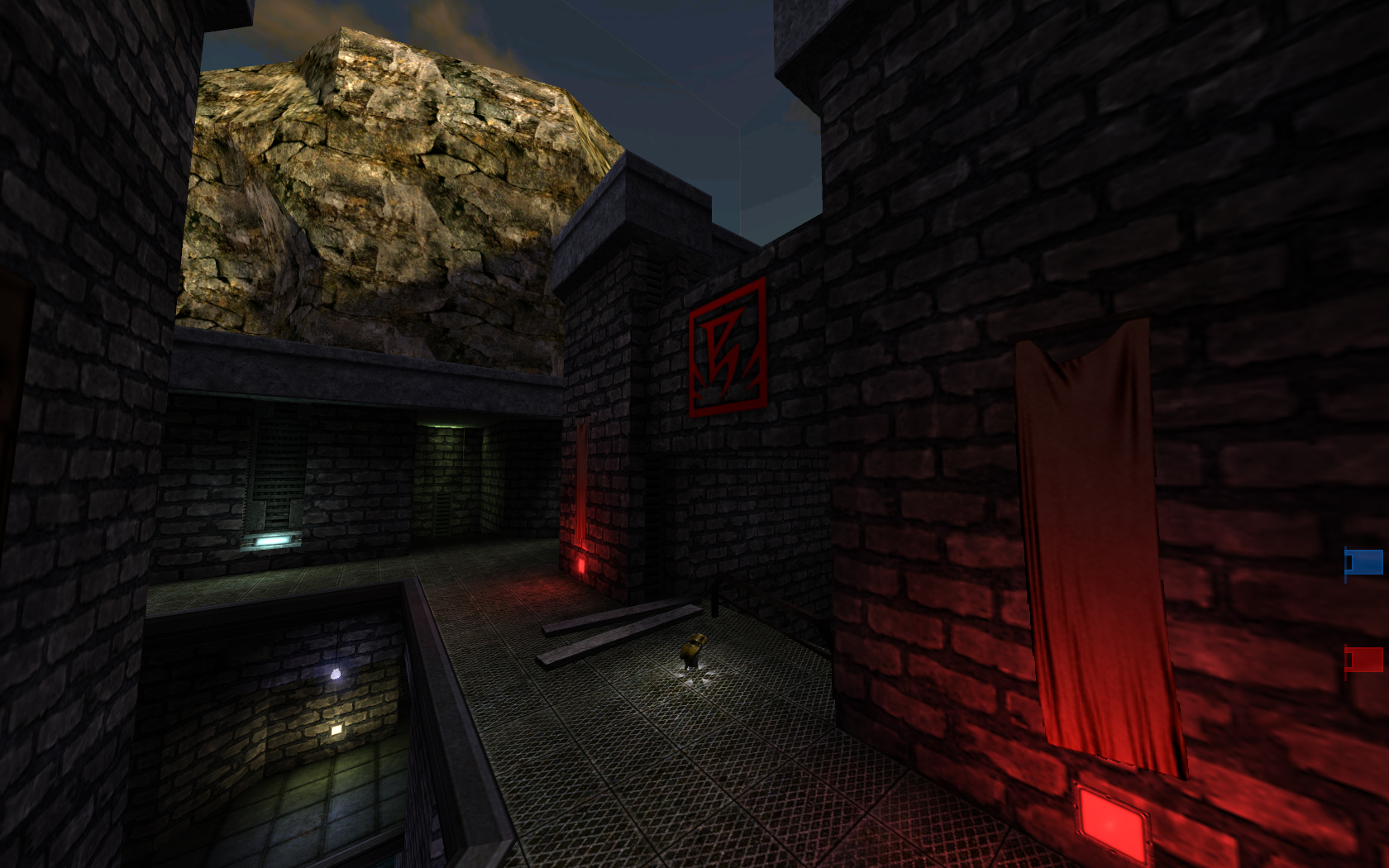1389x868 pixels.
Task: Click the glowing red panel near the floor
Action: 1114,823
